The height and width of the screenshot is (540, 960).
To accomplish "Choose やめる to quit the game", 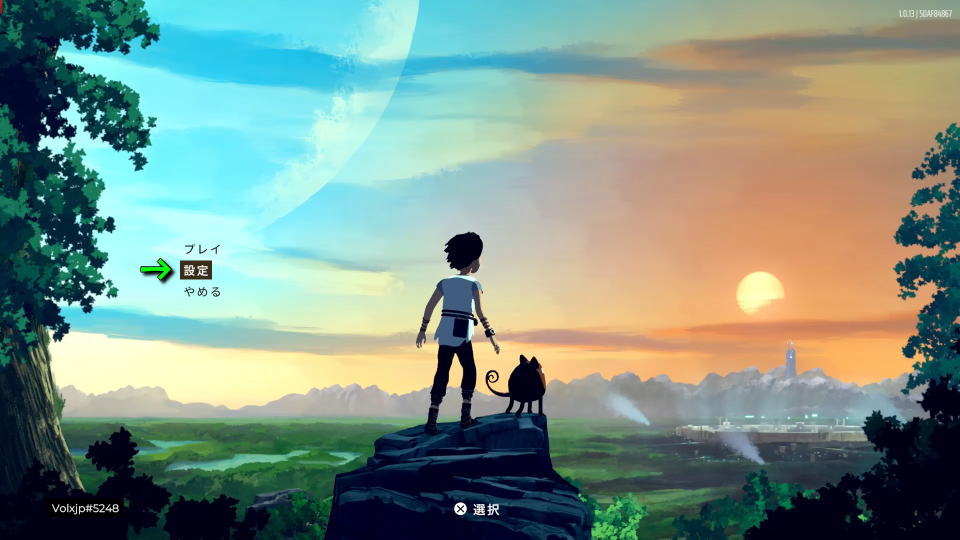I will click(x=202, y=292).
